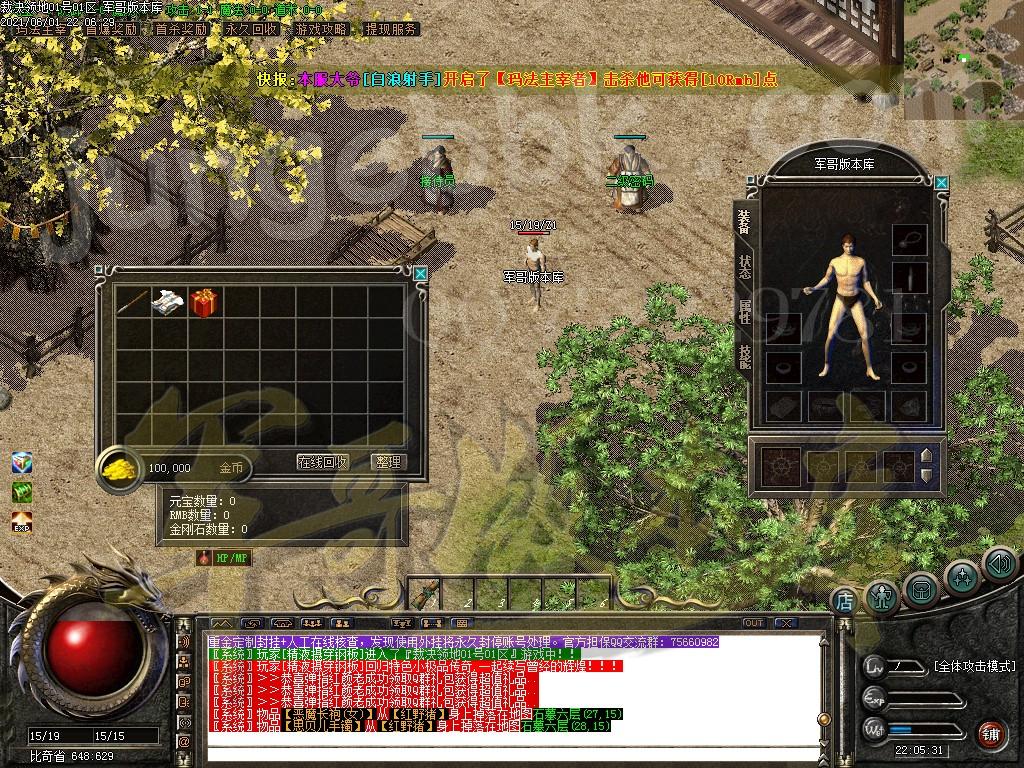Toggle the sound speaker button
Viewport: 1024px width, 768px height.
pyautogui.click(x=999, y=564)
